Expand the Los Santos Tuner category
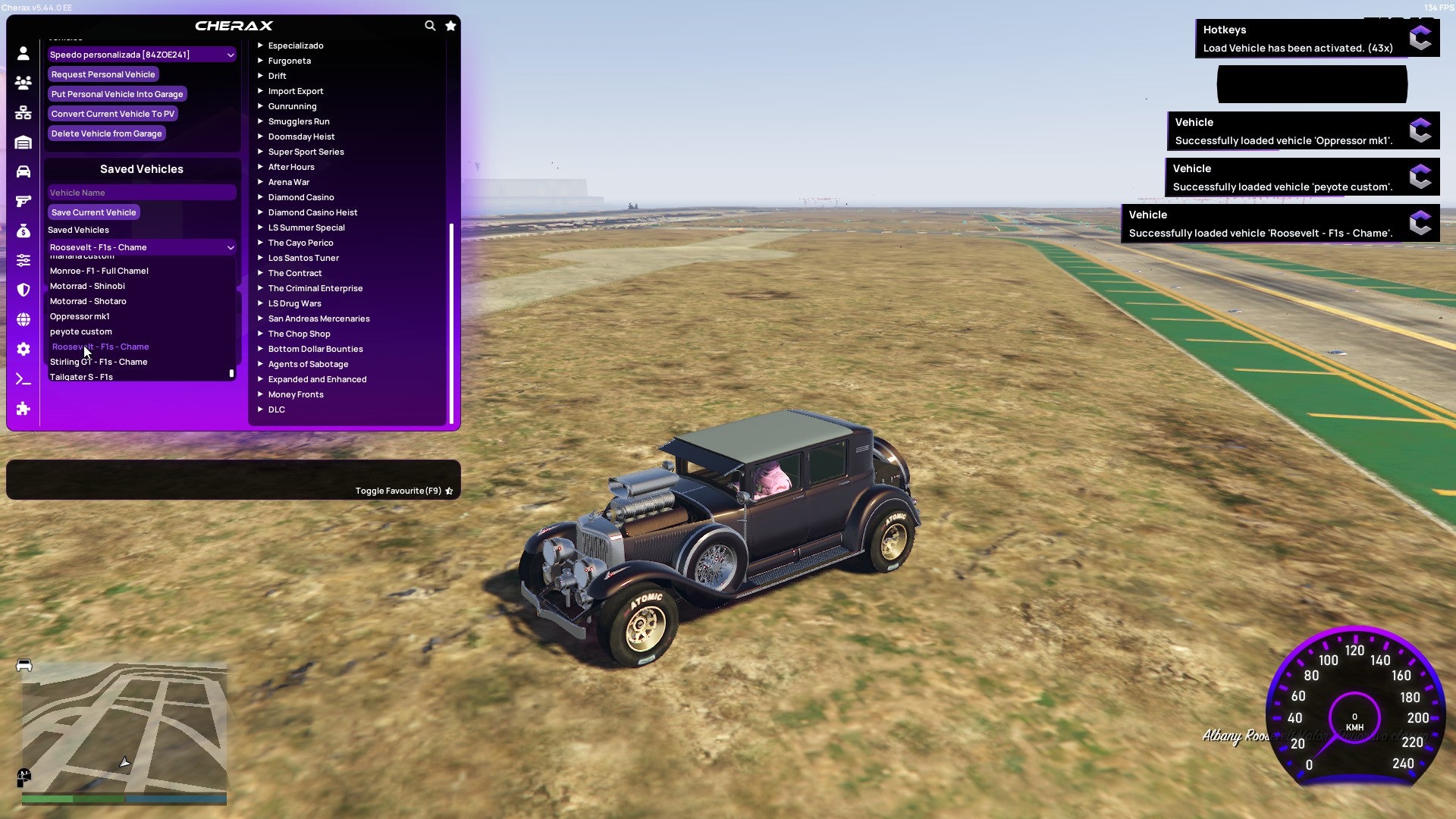 [303, 258]
